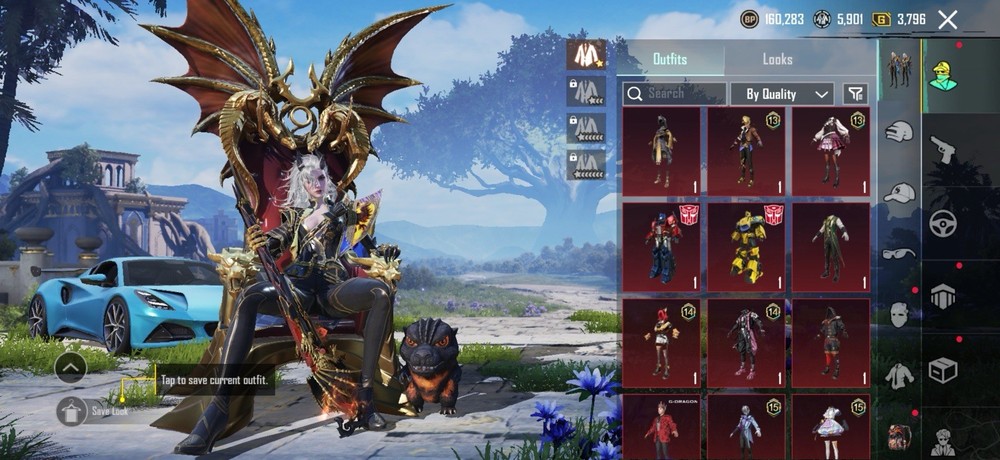1000x460 pixels.
Task: Open the outfit filter button
Action: 855,94
